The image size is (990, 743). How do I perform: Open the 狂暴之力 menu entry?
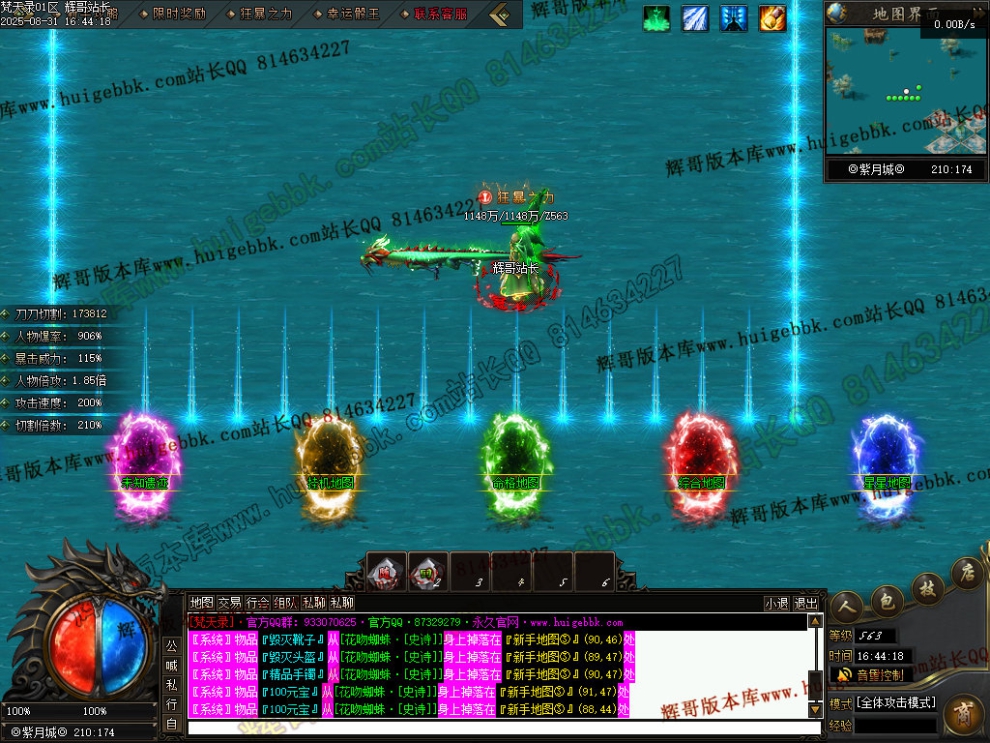click(265, 13)
